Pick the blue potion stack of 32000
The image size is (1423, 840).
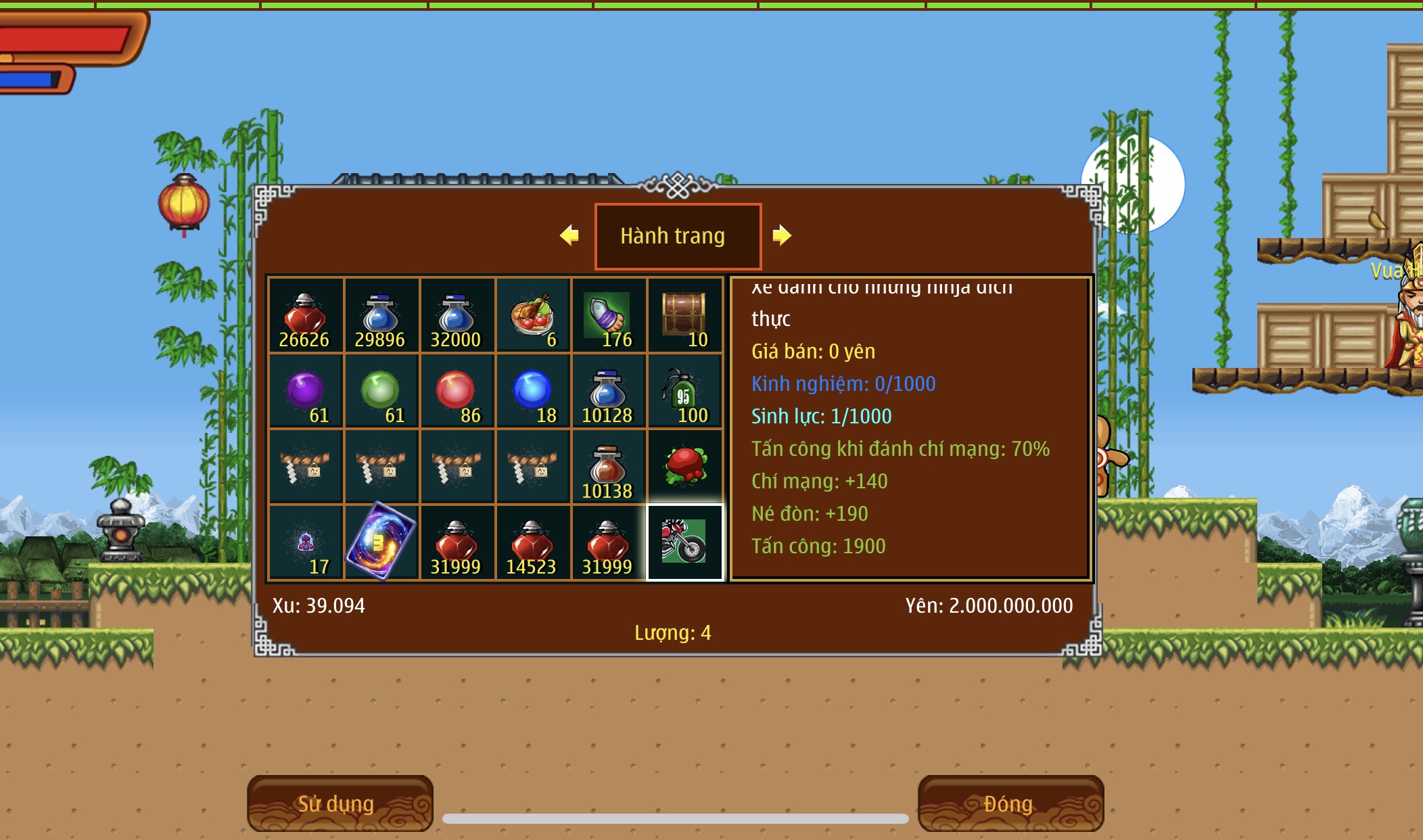pos(457,316)
